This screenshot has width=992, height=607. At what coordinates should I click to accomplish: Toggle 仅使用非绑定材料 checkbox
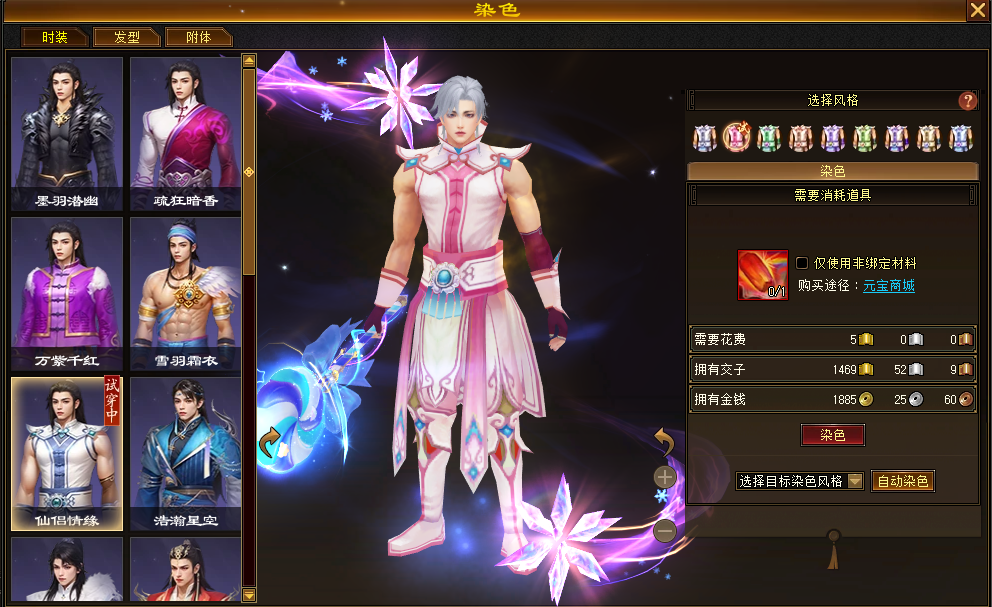click(x=802, y=263)
